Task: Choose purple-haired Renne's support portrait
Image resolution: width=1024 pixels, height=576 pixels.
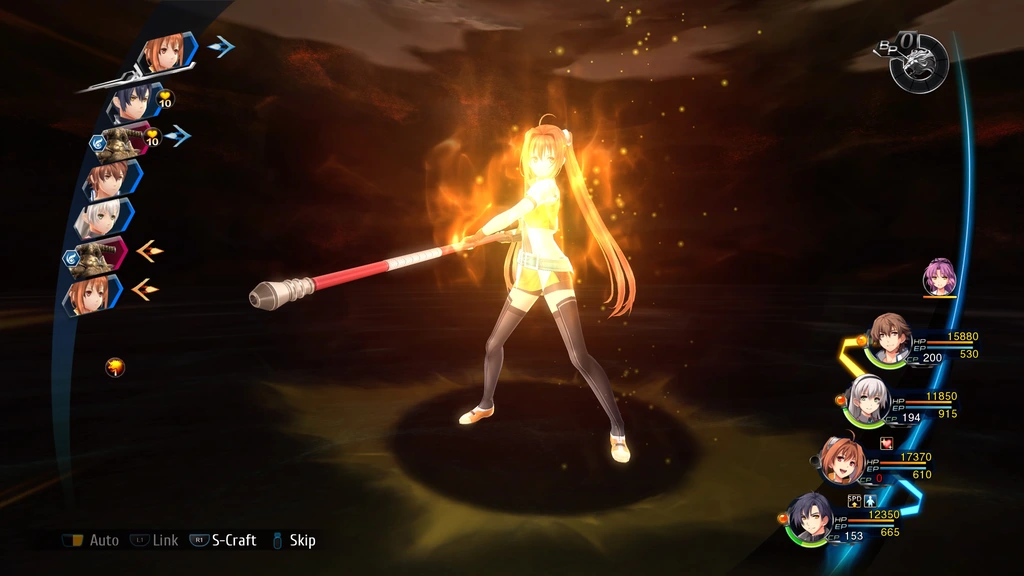Action: (x=939, y=276)
